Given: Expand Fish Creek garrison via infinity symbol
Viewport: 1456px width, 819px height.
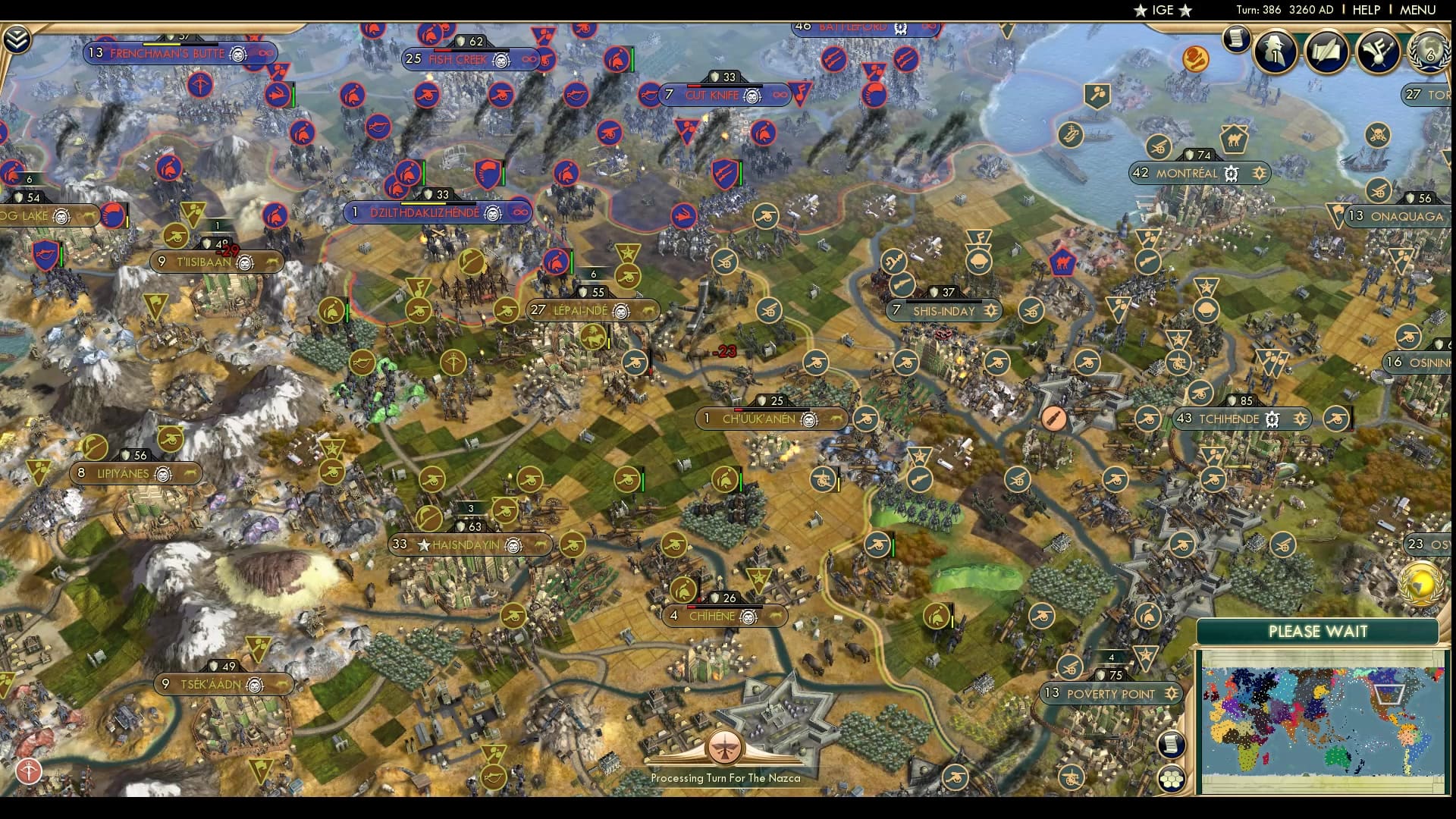Looking at the screenshot, I should (x=529, y=59).
